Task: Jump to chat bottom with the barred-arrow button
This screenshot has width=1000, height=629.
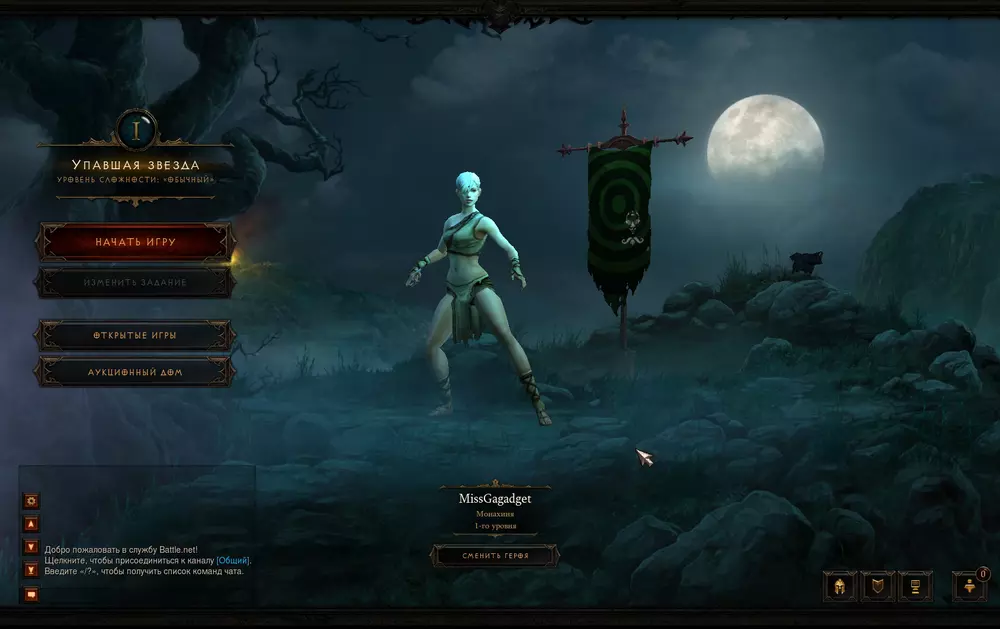Action: (31, 570)
